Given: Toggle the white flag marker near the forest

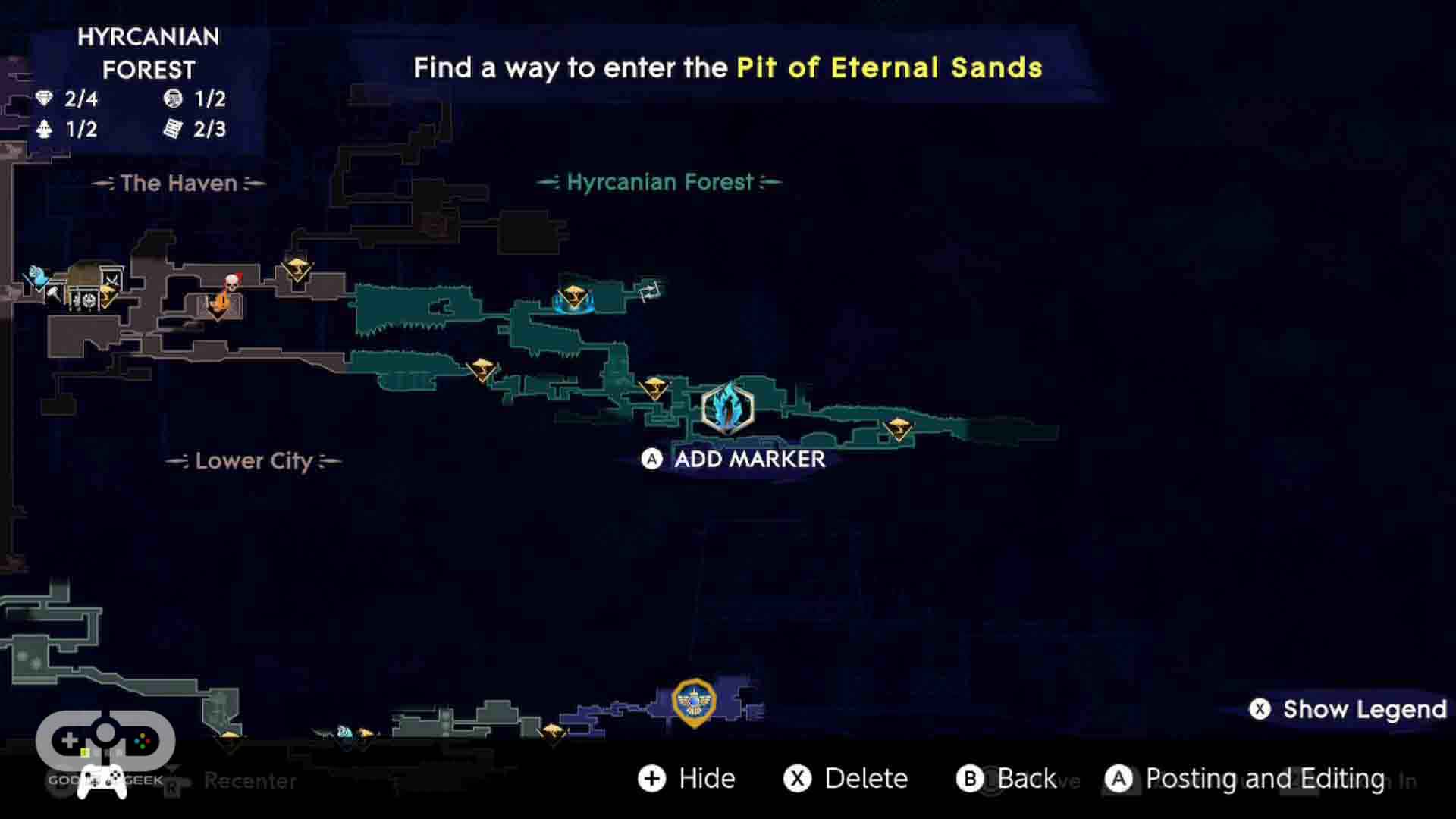Looking at the screenshot, I should pos(651,290).
